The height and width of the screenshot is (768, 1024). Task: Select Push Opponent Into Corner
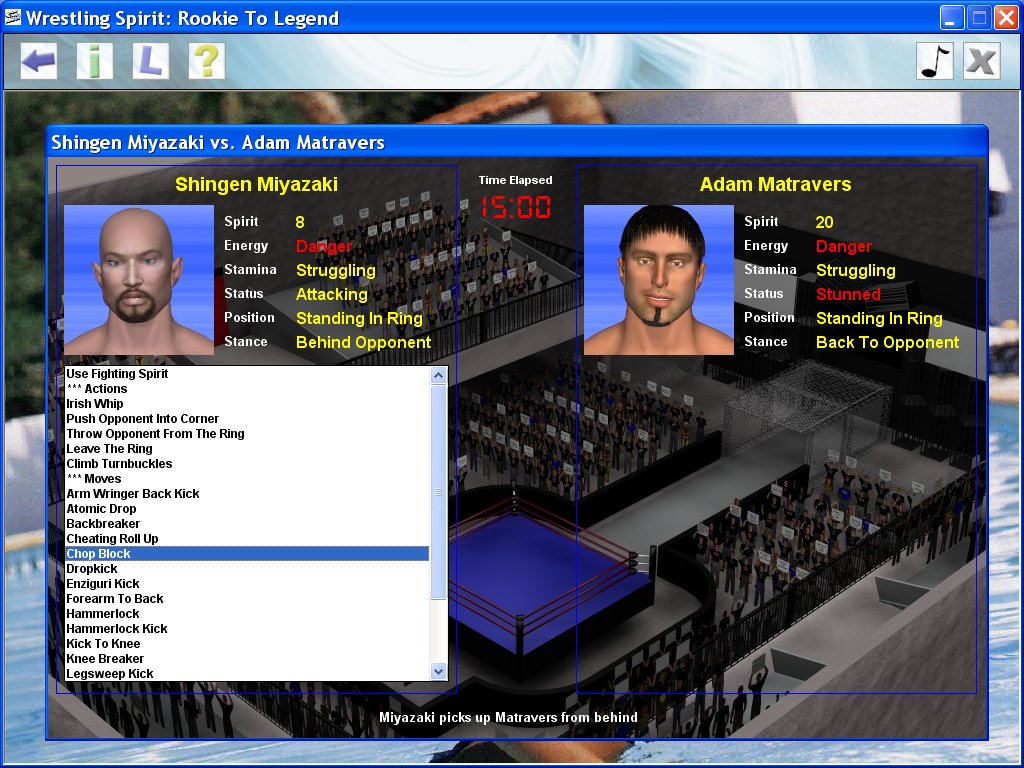[x=142, y=419]
